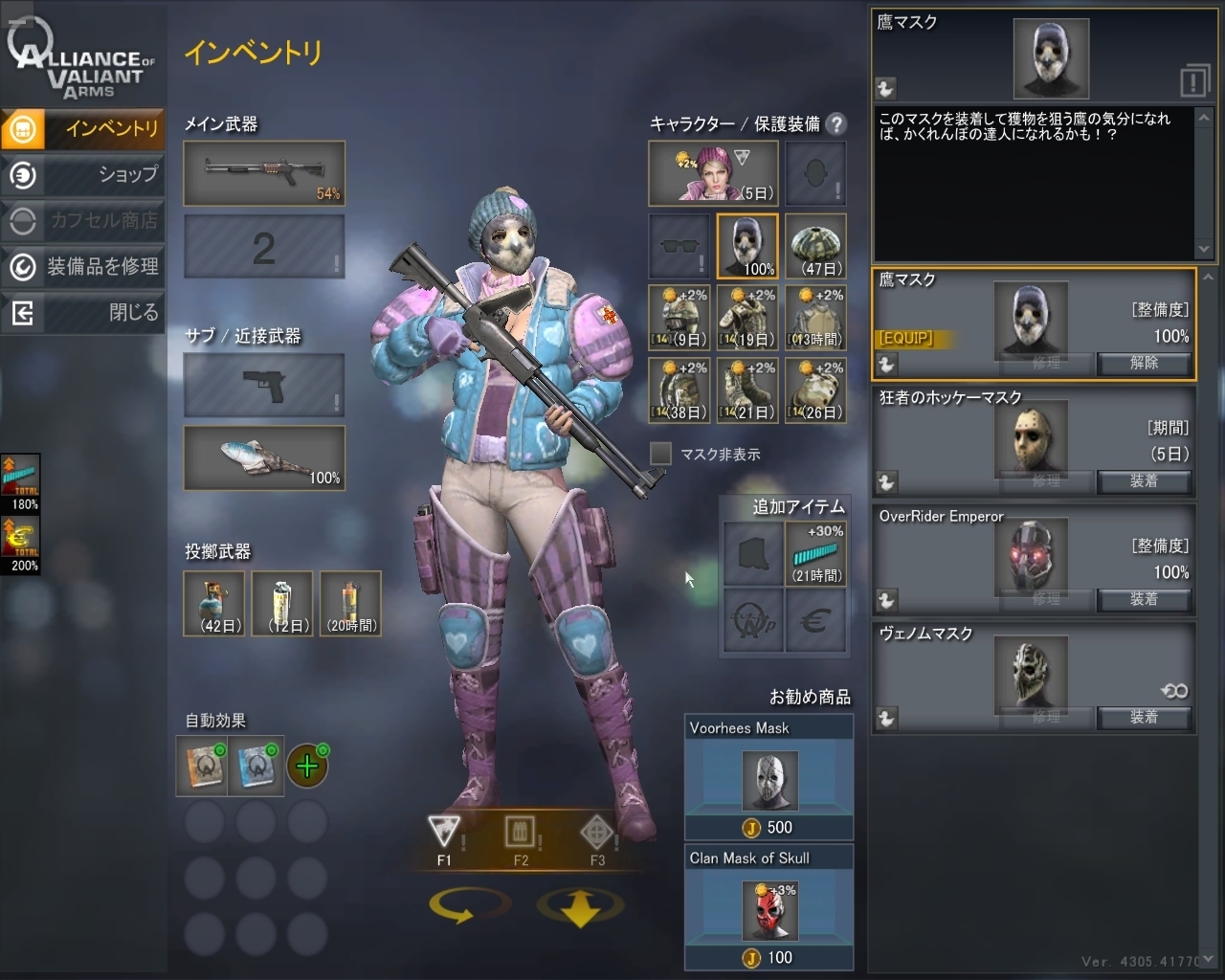Unequip 鷹マスク with the 解除 button
Screen dimensions: 1225x980
(x=1144, y=363)
